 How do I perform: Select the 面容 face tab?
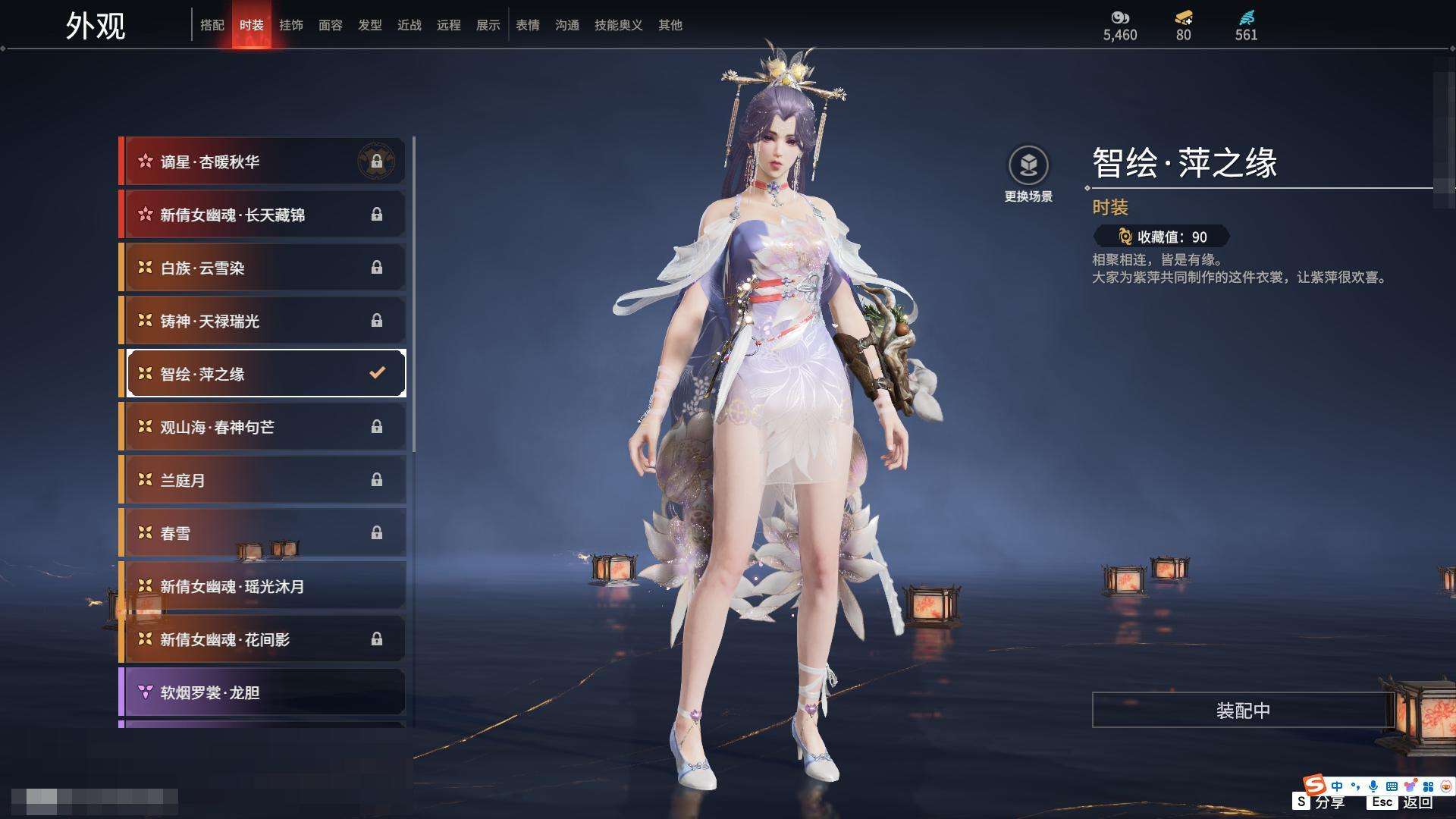pos(331,25)
